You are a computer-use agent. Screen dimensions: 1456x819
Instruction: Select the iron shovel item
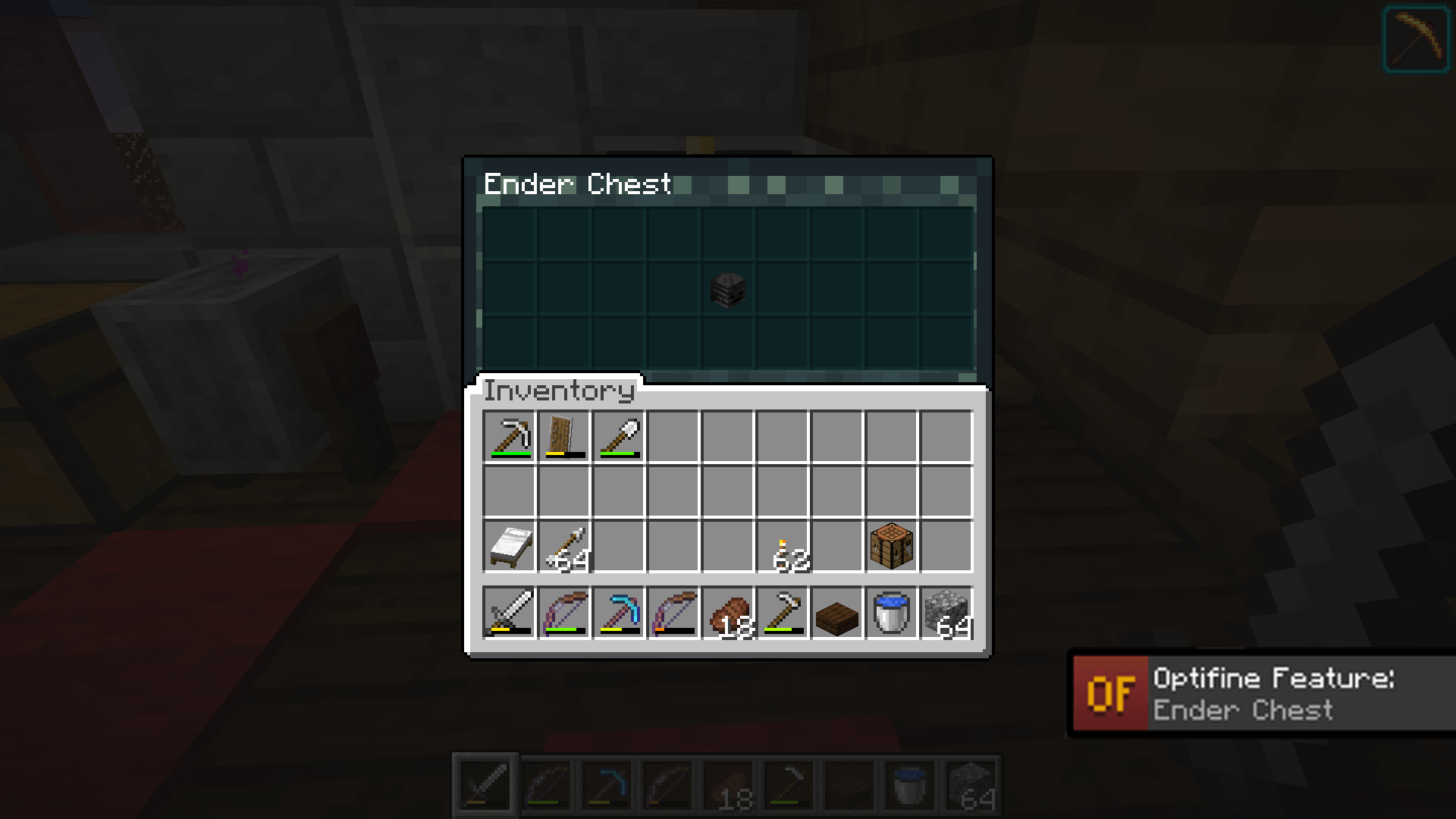coord(619,436)
